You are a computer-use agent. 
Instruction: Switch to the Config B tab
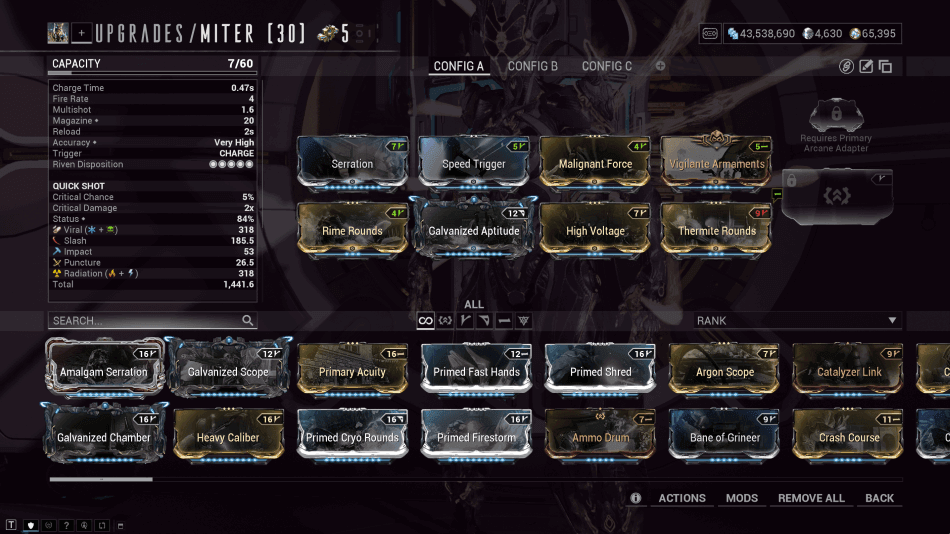(532, 66)
